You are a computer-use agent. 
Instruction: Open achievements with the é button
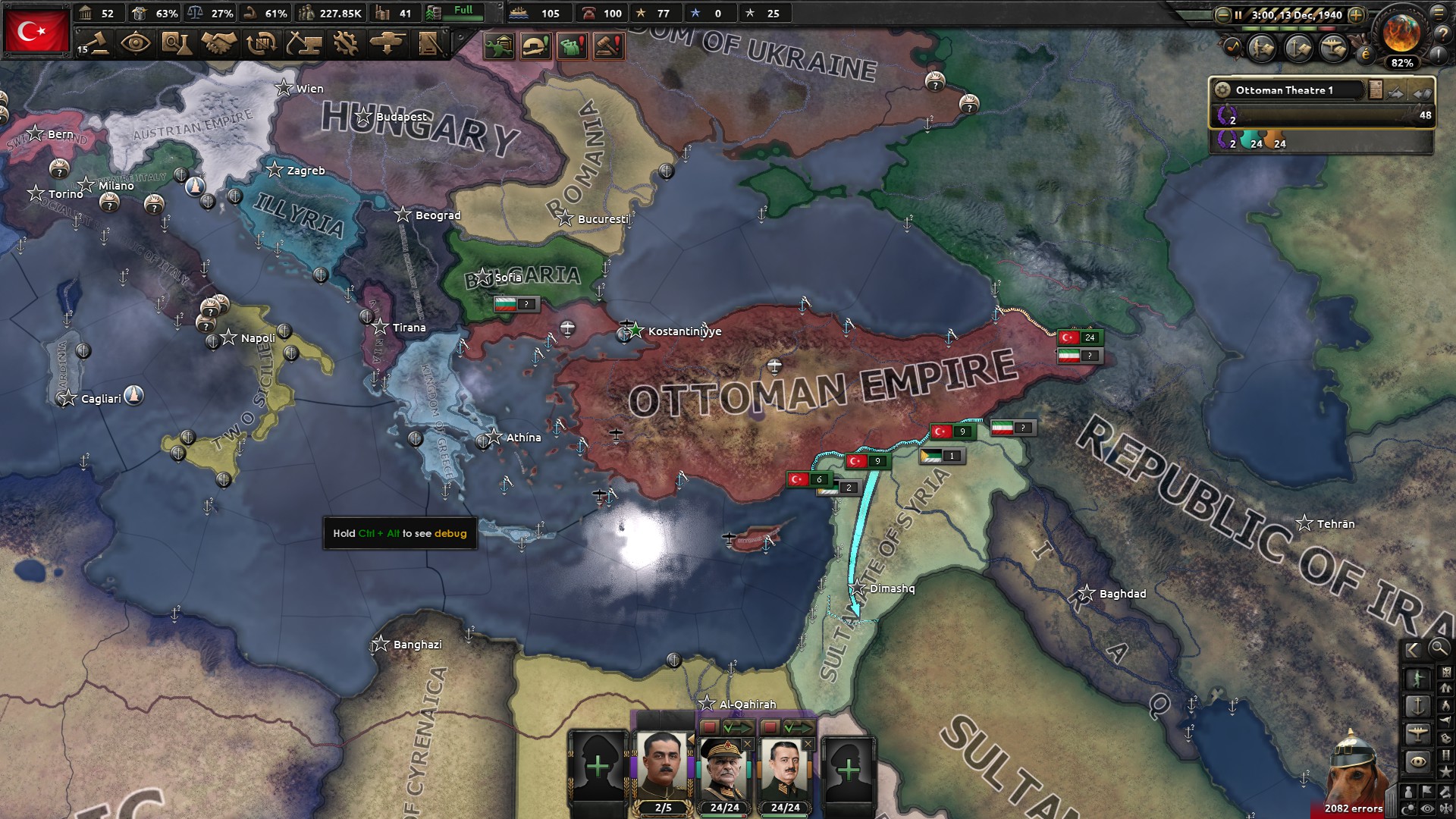point(1365,54)
